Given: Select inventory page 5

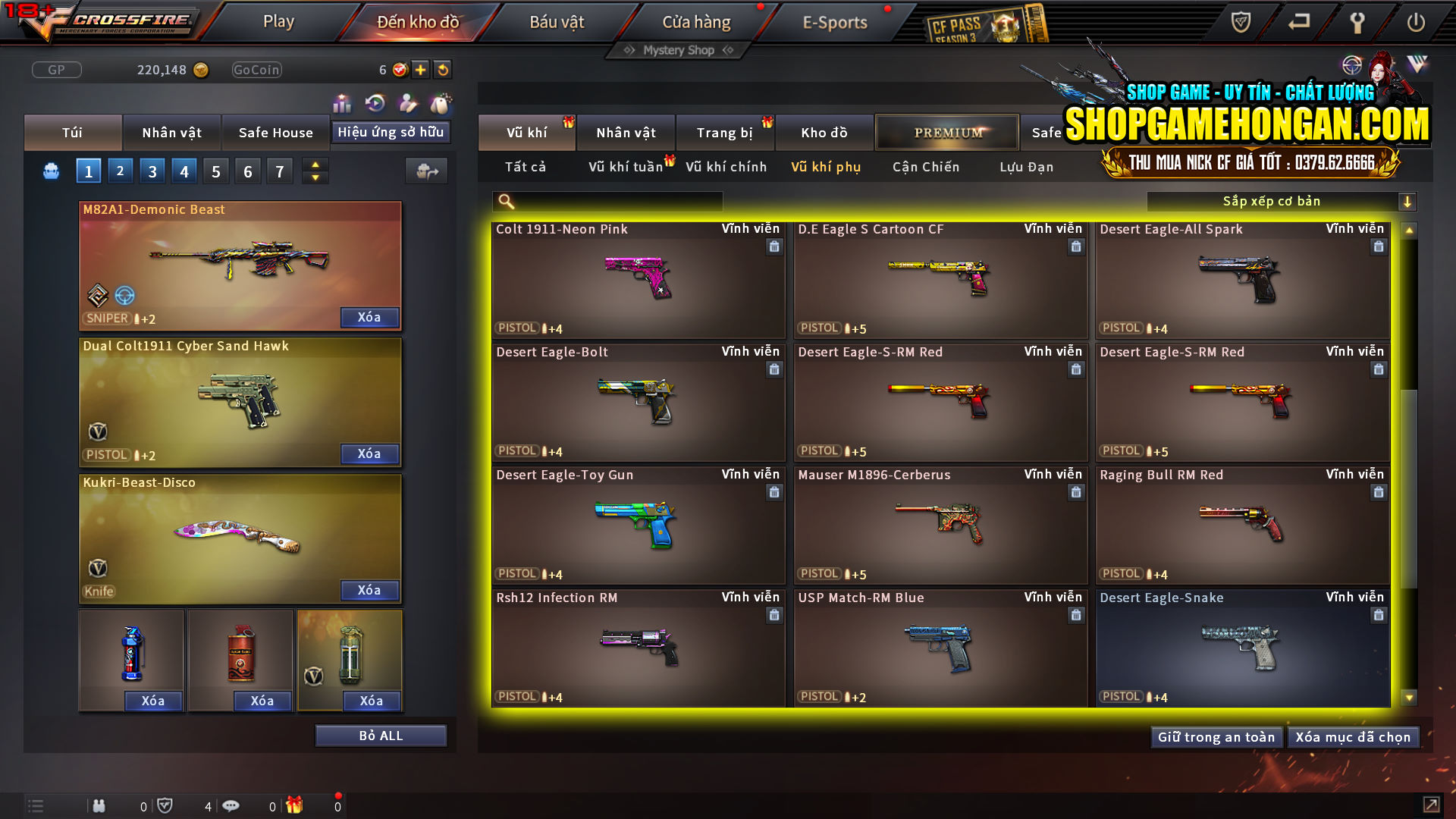Looking at the screenshot, I should coord(215,170).
